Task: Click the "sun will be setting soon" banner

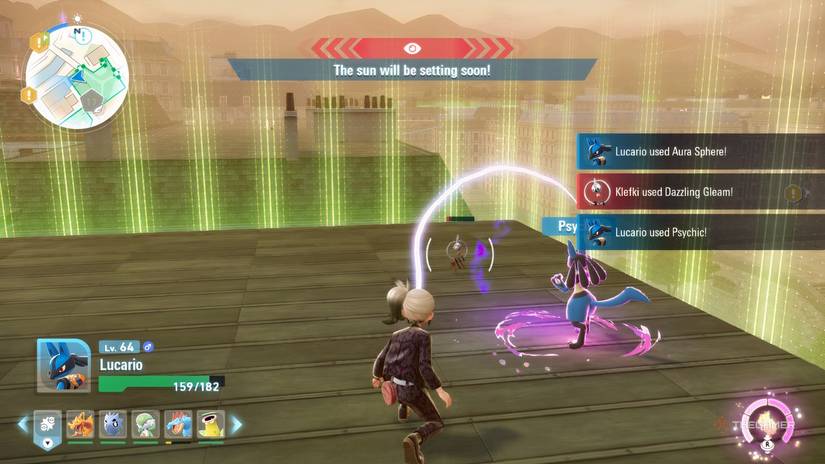Action: 412,70
